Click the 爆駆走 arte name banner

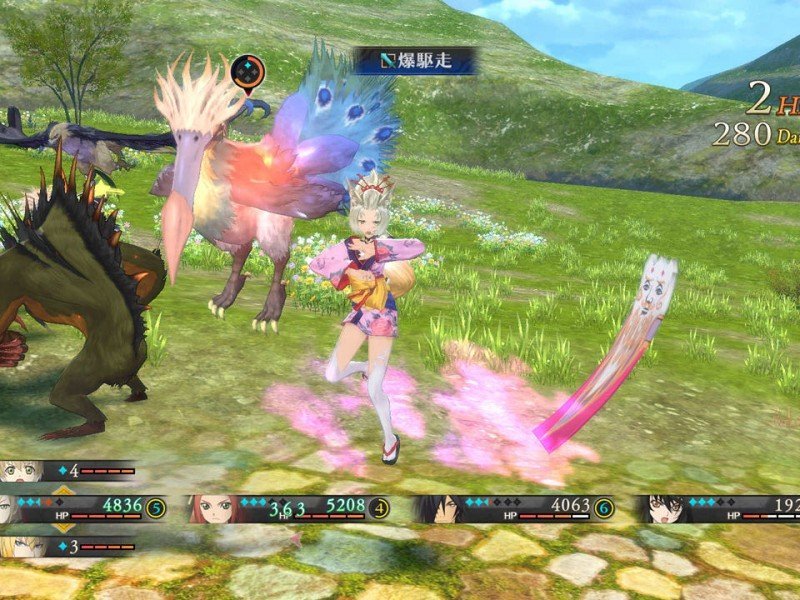pyautogui.click(x=414, y=61)
